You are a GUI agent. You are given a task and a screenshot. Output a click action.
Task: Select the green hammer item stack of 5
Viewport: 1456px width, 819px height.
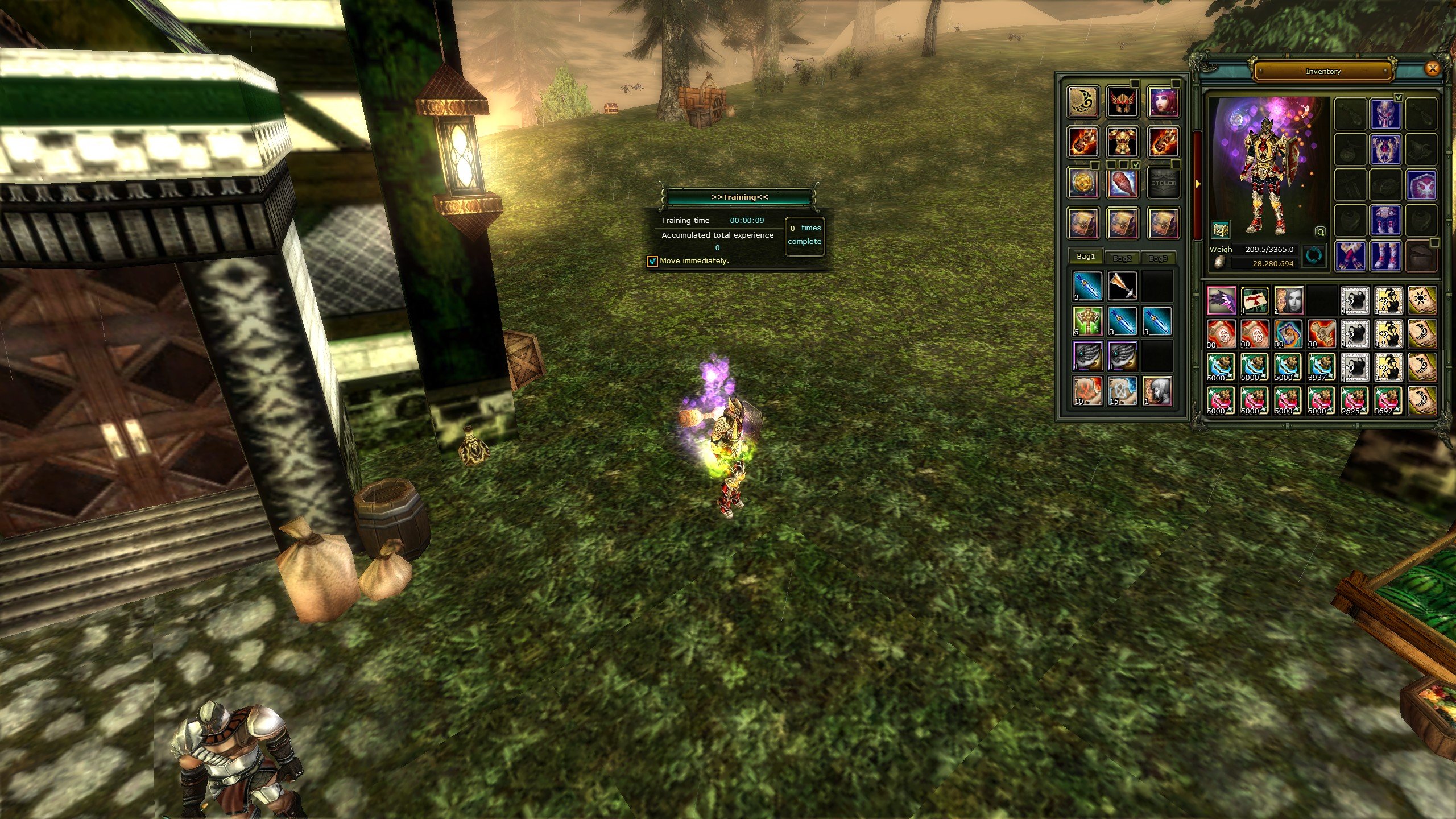(x=1087, y=321)
